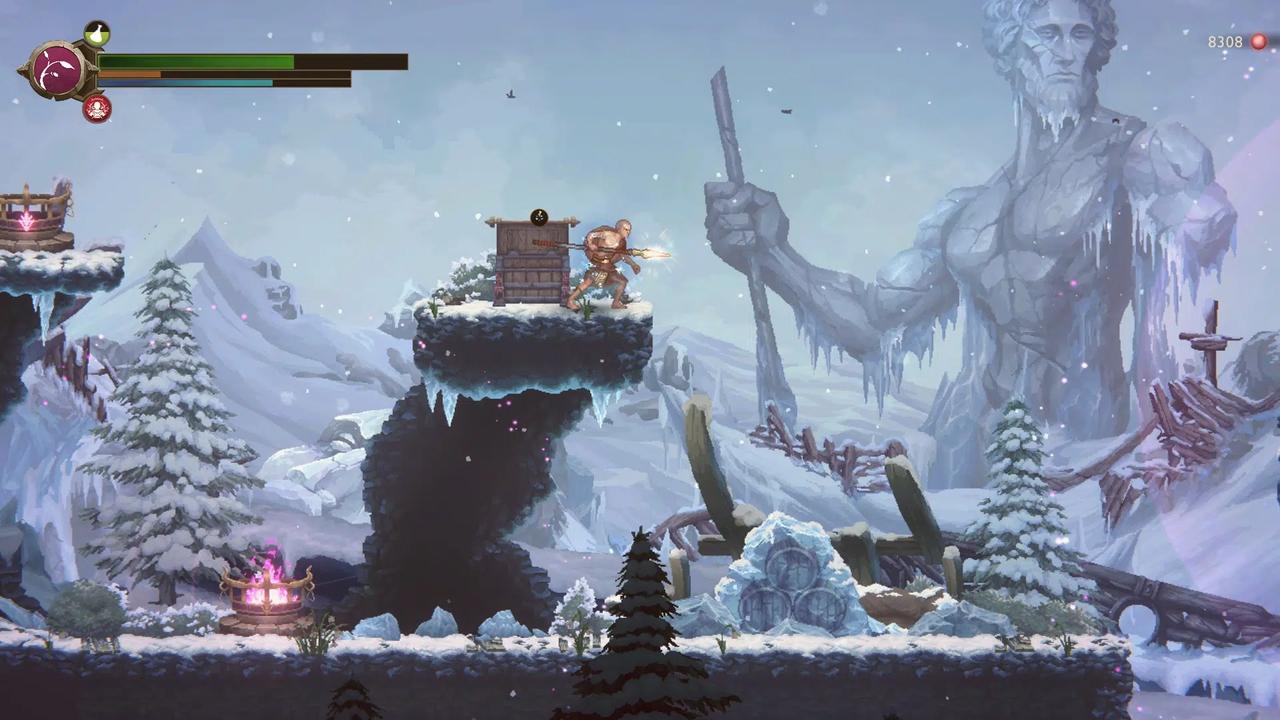Click the red soul orb currency icon
The height and width of the screenshot is (720, 1280).
click(1256, 42)
